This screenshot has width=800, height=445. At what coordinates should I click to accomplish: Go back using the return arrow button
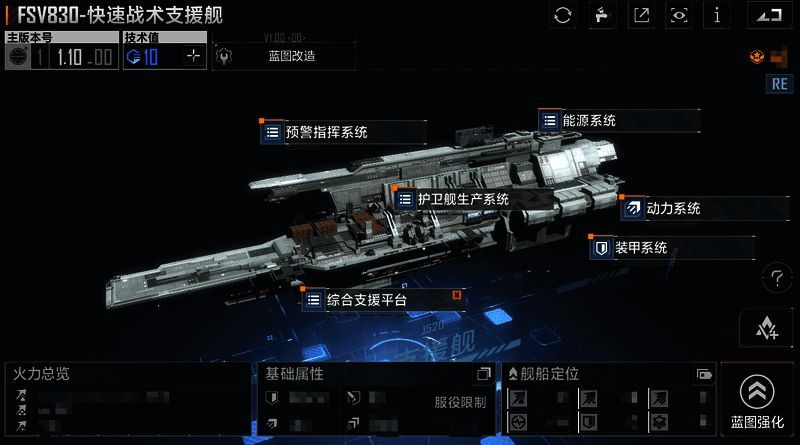(x=765, y=15)
